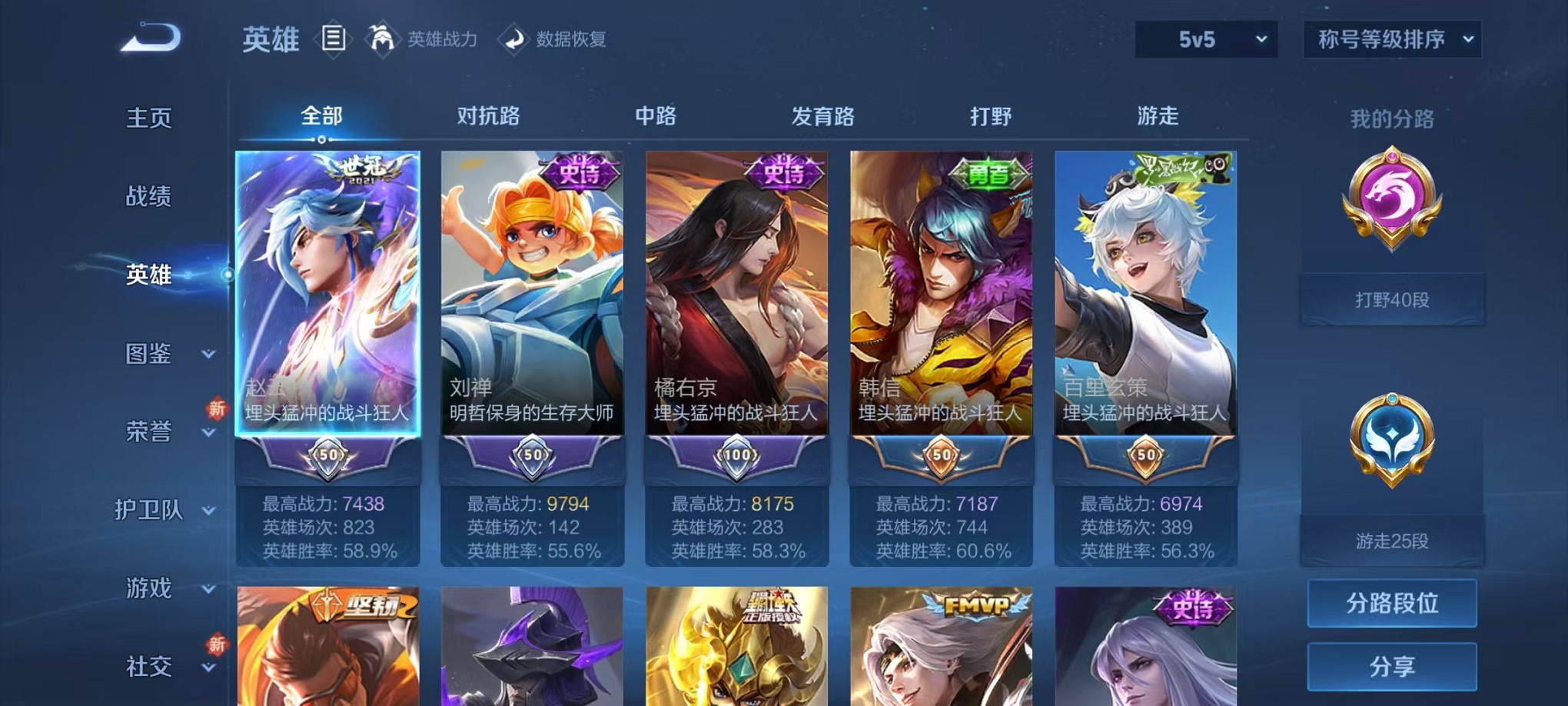This screenshot has height=706, width=1568.
Task: Expand the 图鉴 sidebar section
Action: click(148, 355)
